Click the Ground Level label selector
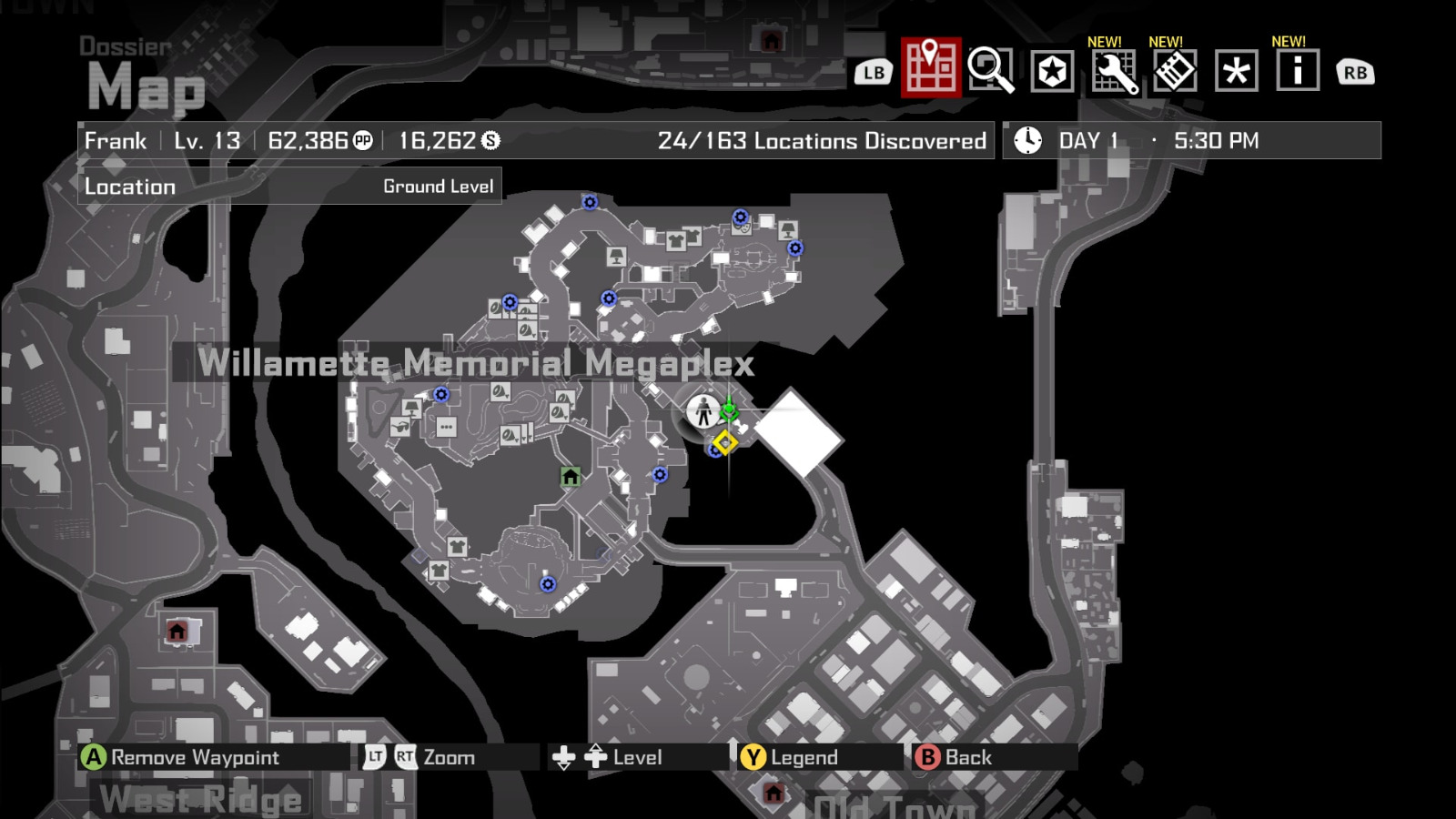The image size is (1456, 819). (x=440, y=186)
